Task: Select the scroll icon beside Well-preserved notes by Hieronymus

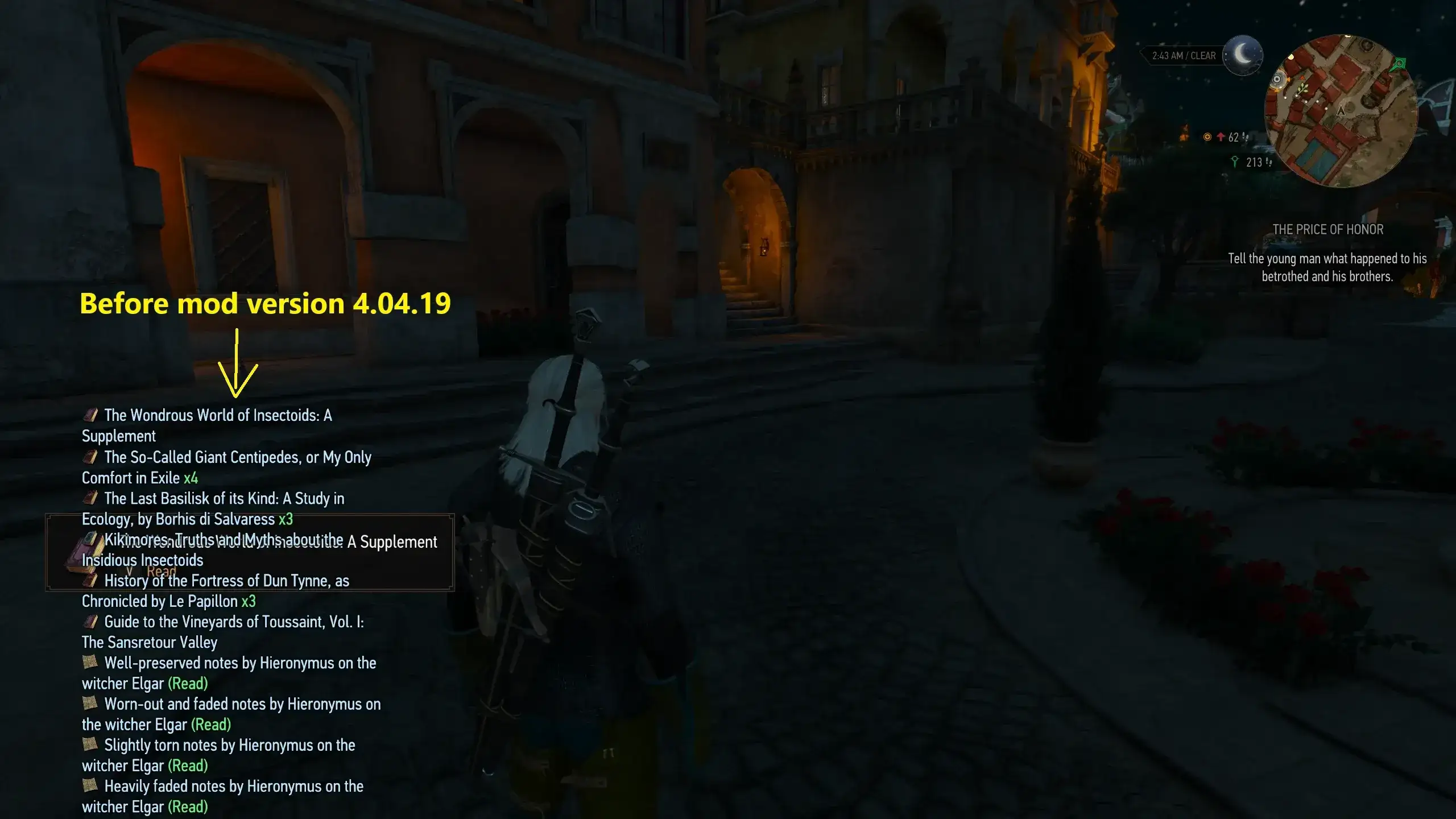Action: click(91, 663)
